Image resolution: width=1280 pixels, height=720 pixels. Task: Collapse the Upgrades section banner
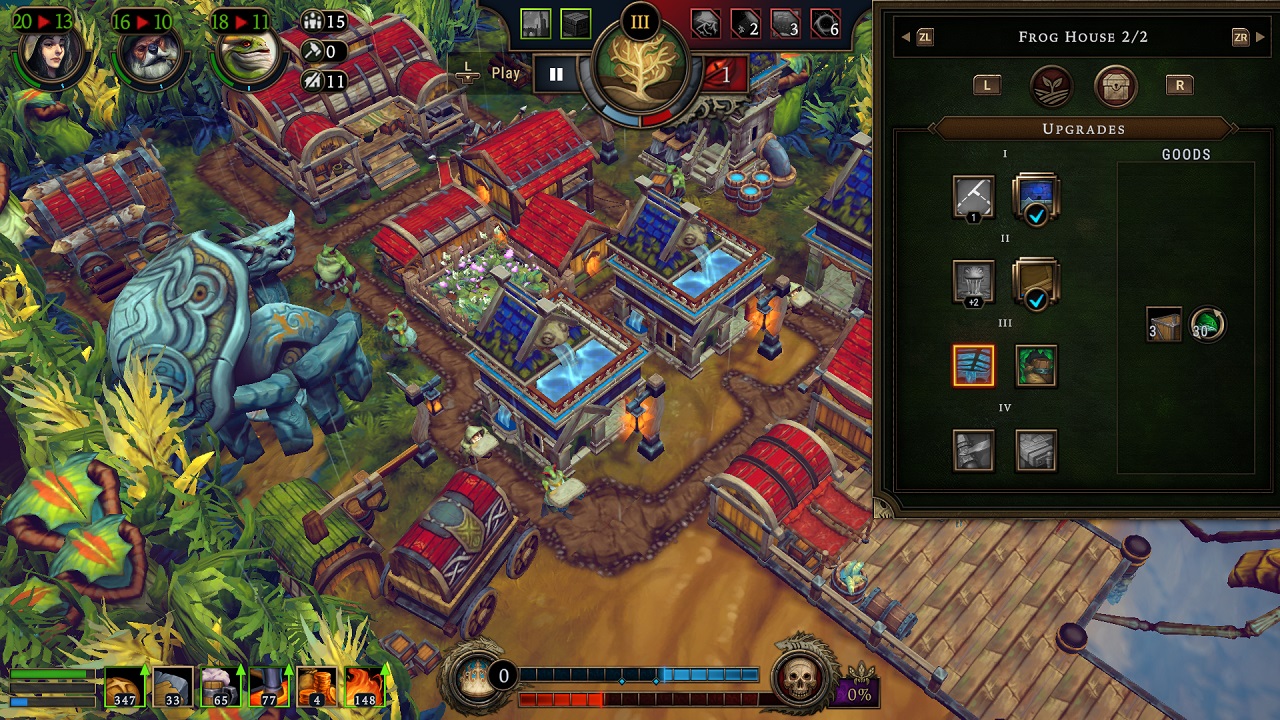[x=1087, y=129]
